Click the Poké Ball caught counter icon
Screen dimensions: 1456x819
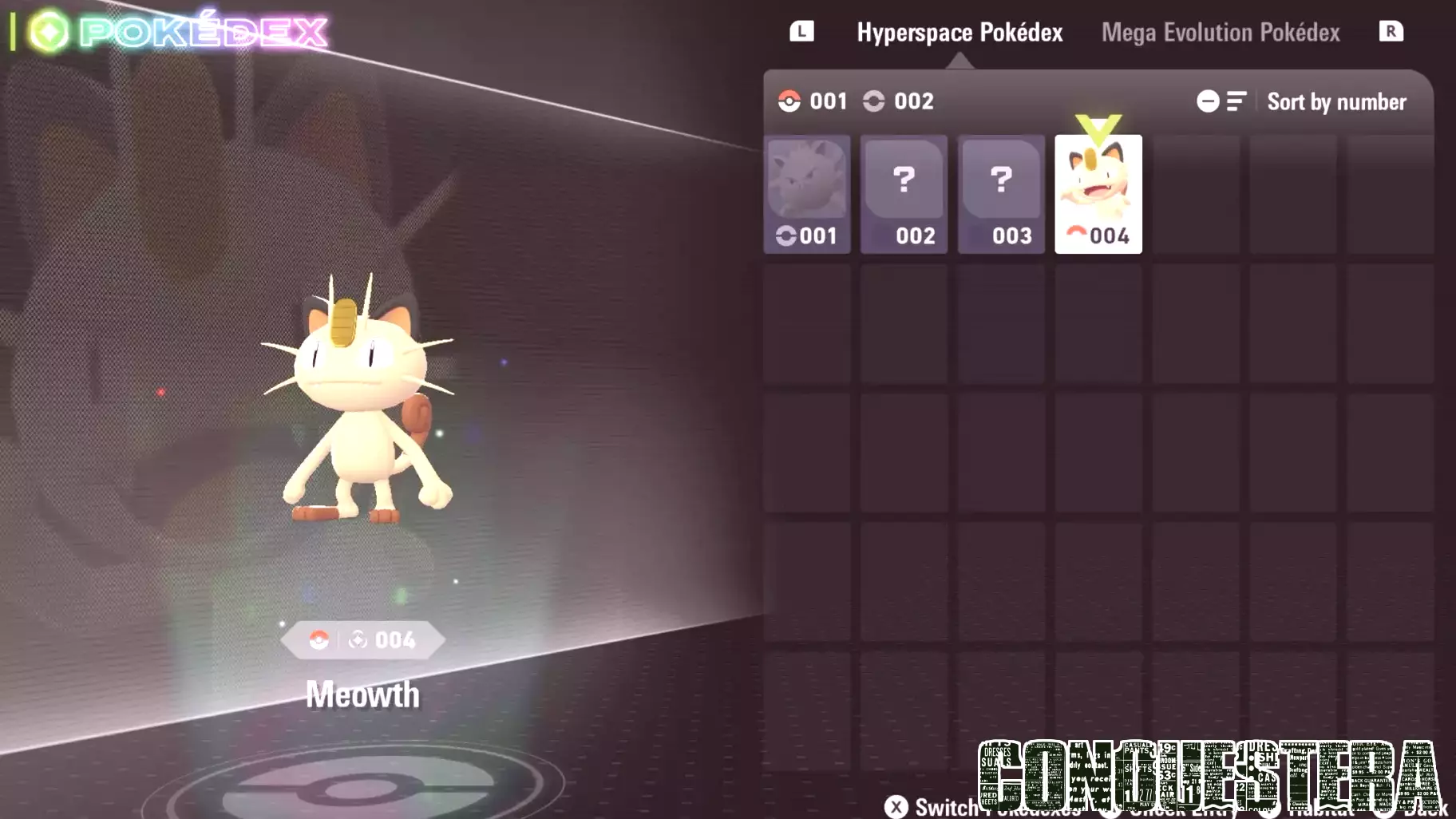pos(789,101)
